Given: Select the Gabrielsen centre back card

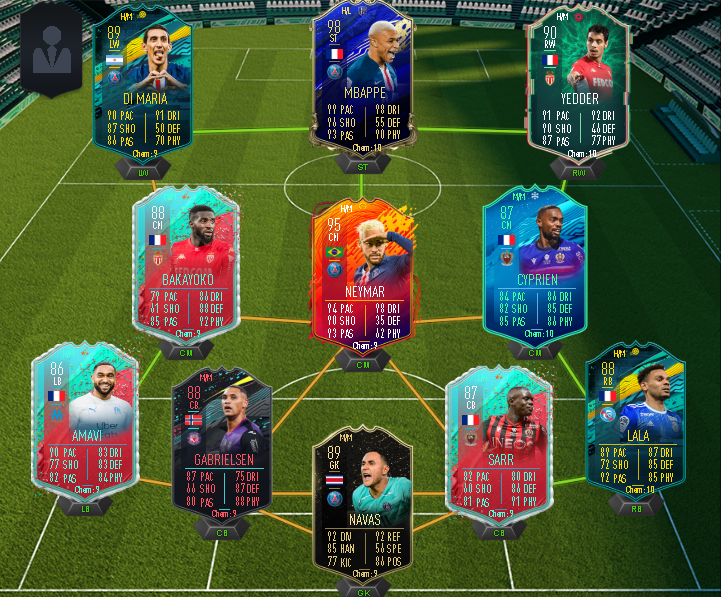Looking at the screenshot, I should (x=222, y=440).
